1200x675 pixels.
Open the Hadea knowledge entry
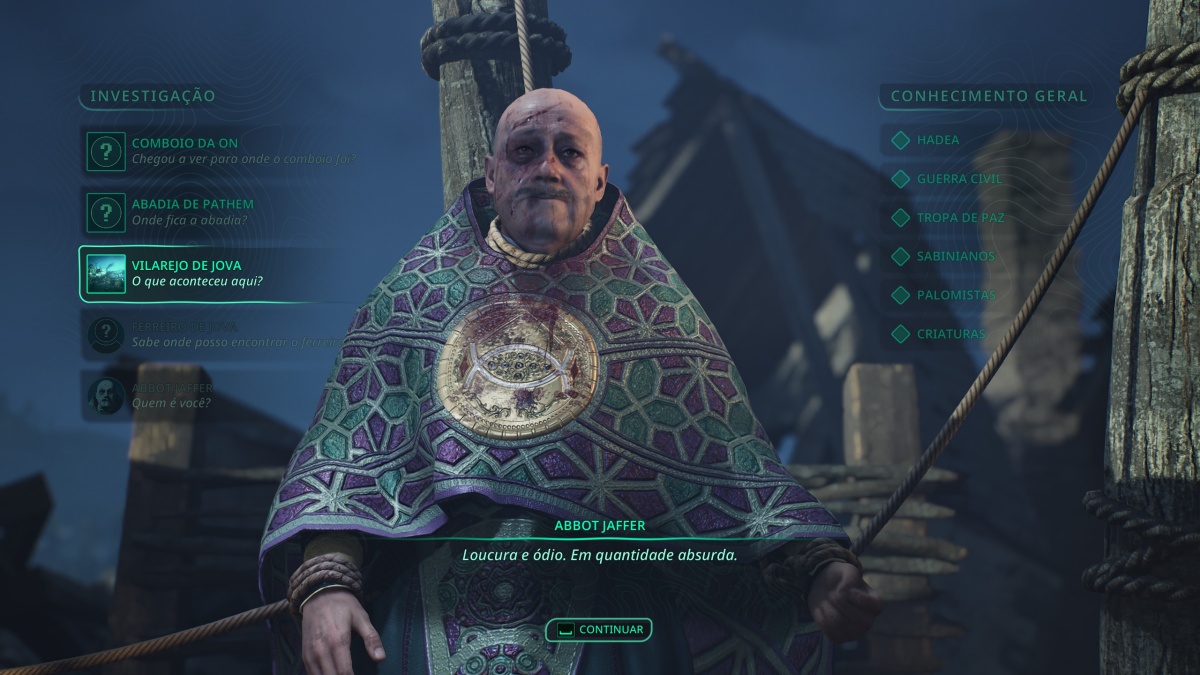coord(937,140)
